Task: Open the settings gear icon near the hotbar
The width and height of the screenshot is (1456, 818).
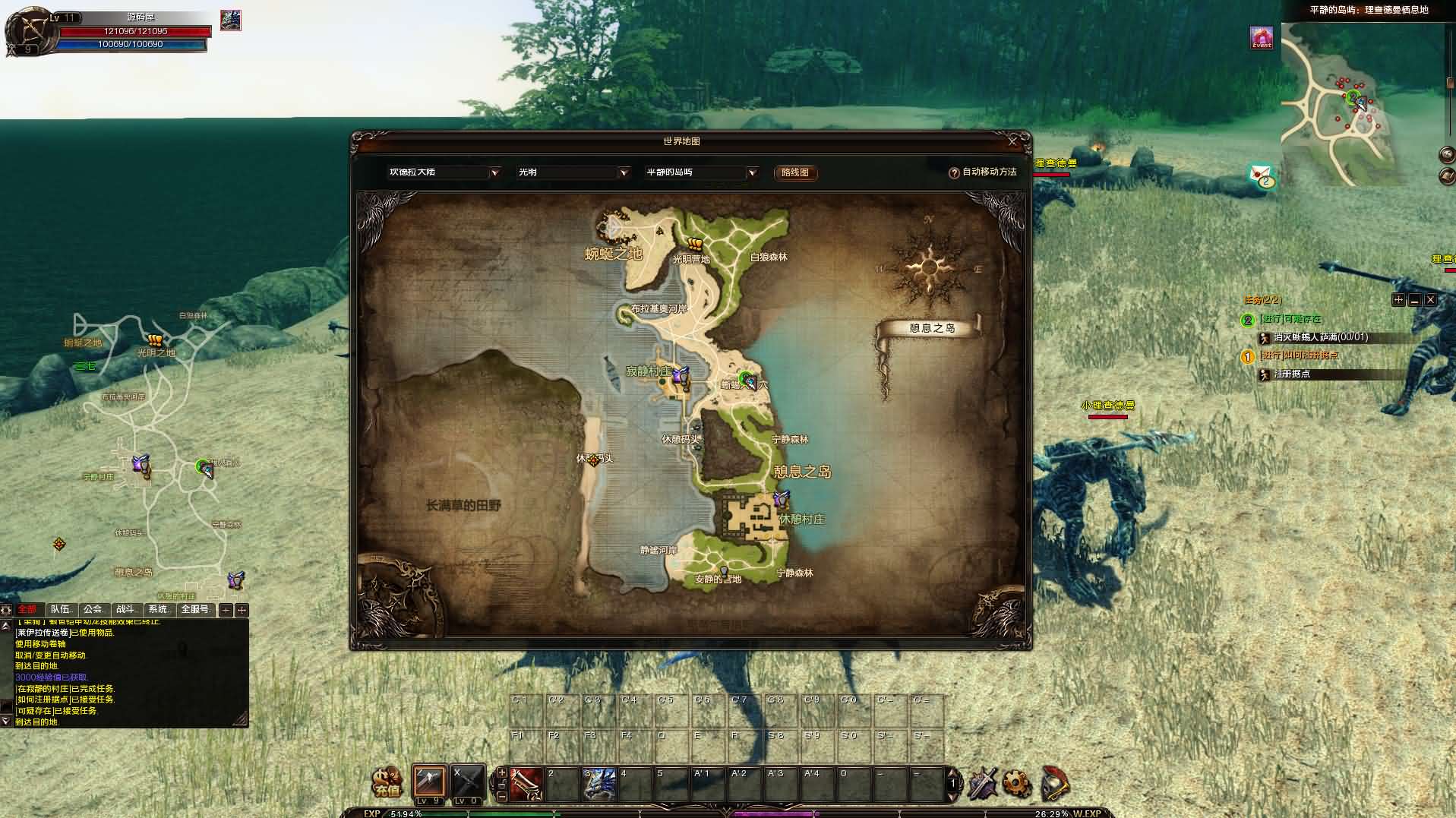Action: point(1015,782)
